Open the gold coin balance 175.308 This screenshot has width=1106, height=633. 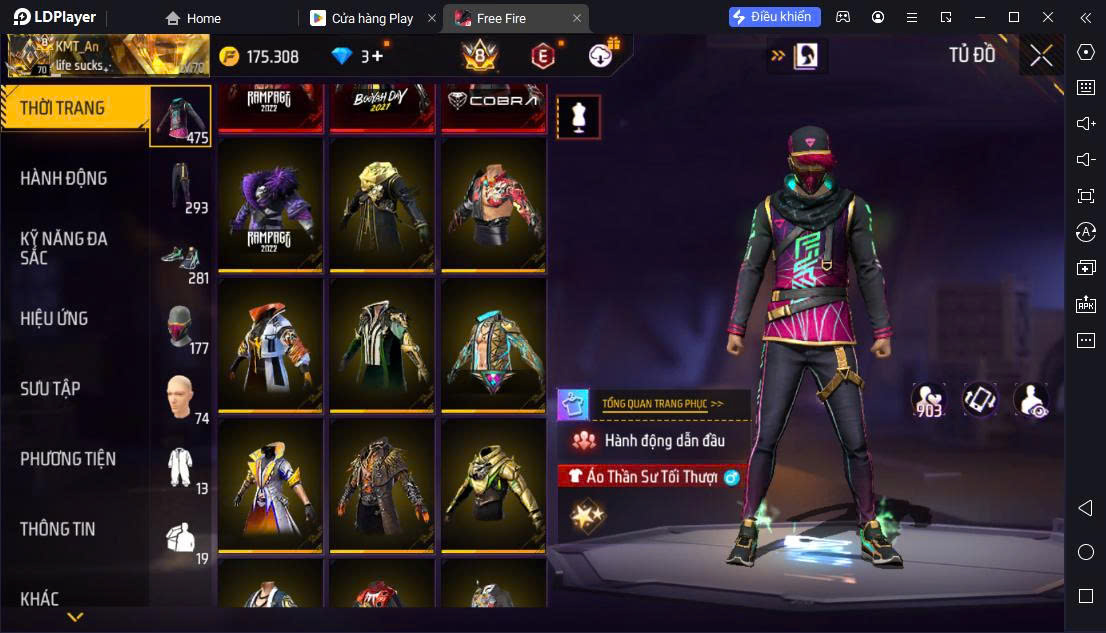click(259, 56)
